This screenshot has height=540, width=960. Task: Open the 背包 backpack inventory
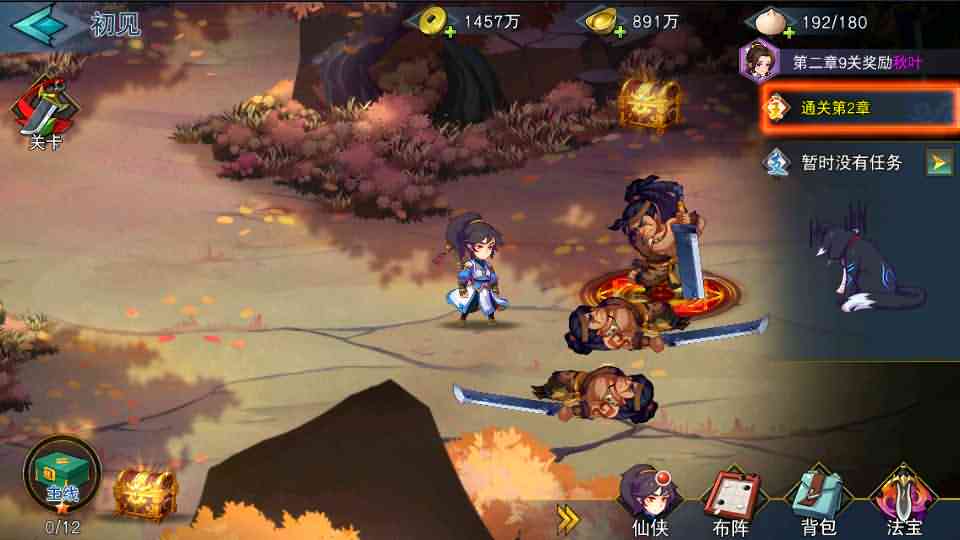[x=817, y=502]
